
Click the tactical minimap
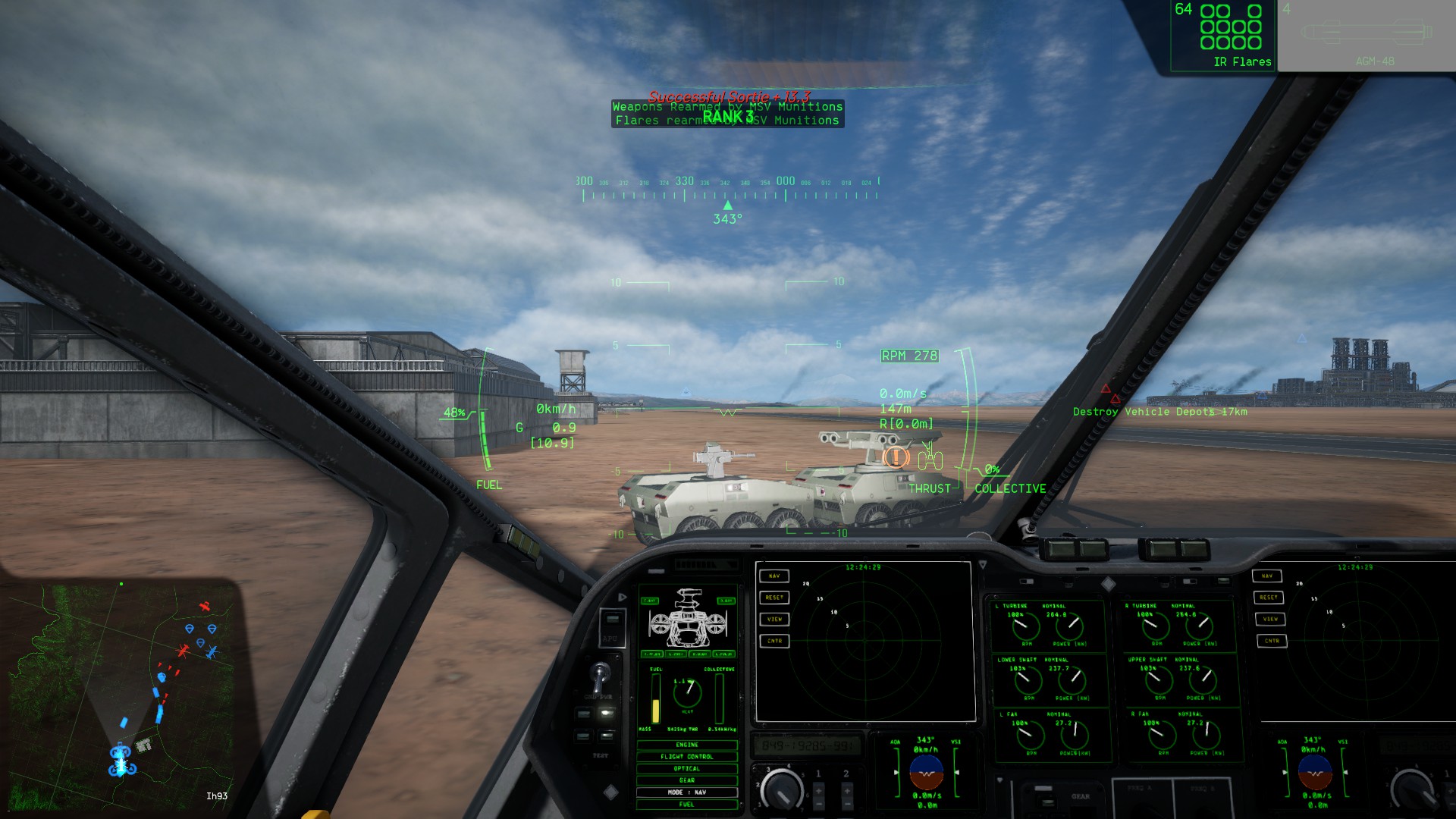[x=121, y=690]
